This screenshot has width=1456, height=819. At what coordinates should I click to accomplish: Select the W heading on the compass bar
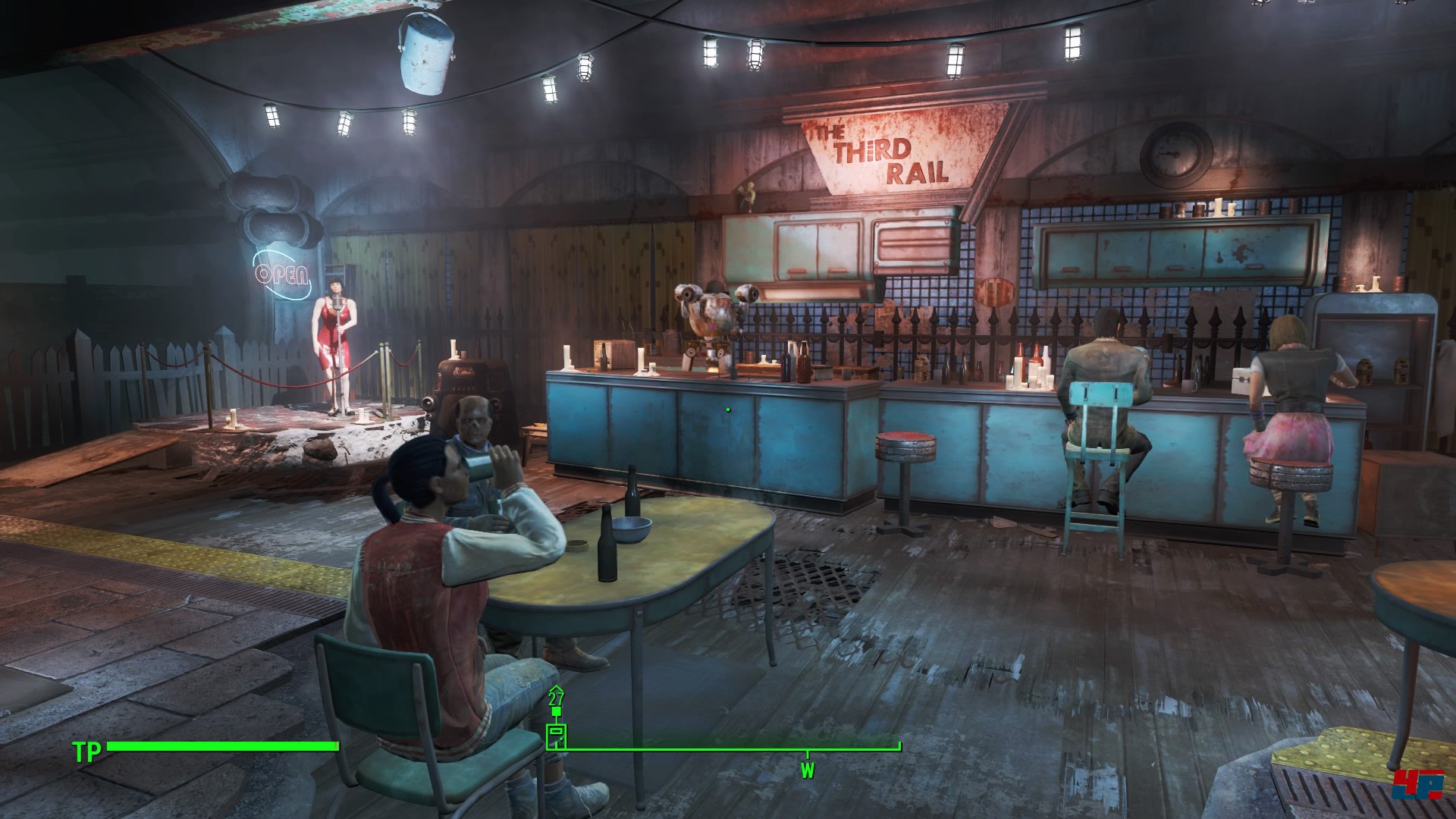click(x=807, y=770)
